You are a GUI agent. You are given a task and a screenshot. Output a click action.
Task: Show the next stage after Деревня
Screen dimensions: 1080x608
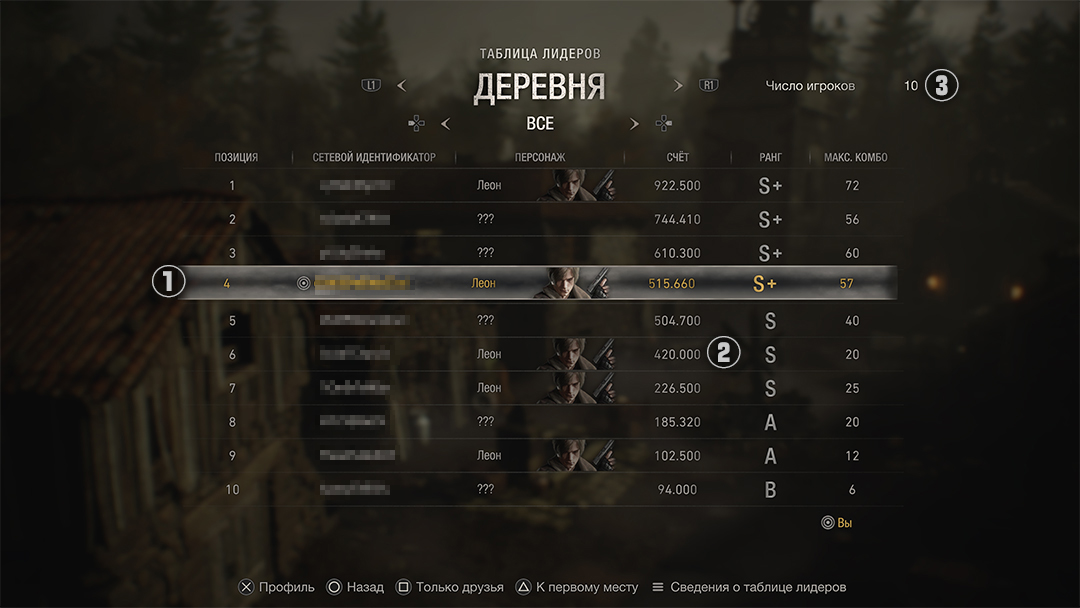678,86
